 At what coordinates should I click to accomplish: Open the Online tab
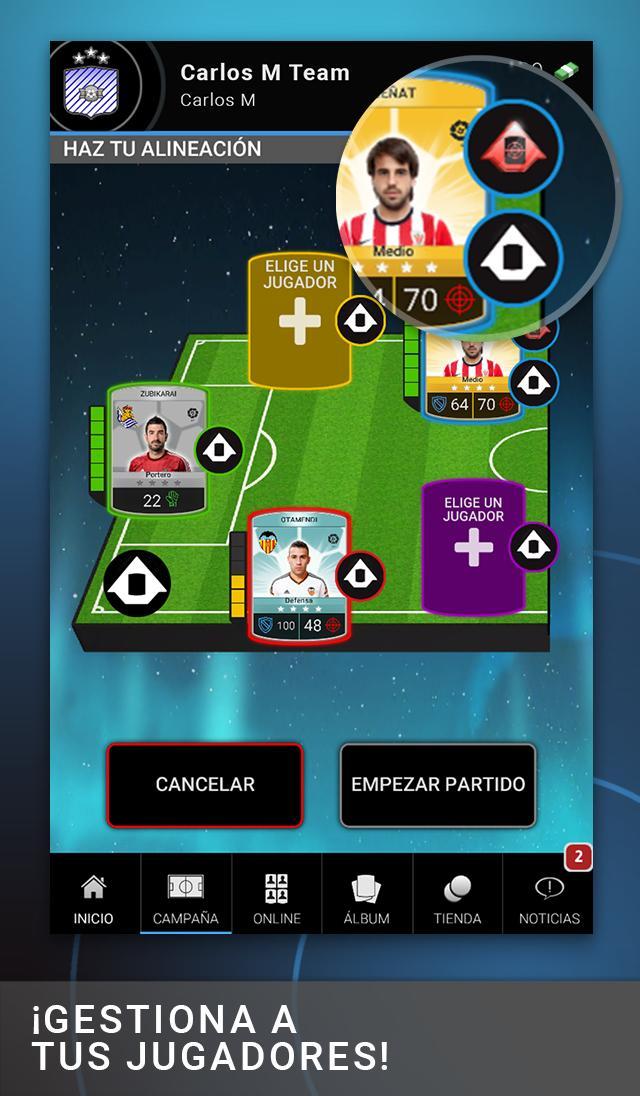click(276, 899)
